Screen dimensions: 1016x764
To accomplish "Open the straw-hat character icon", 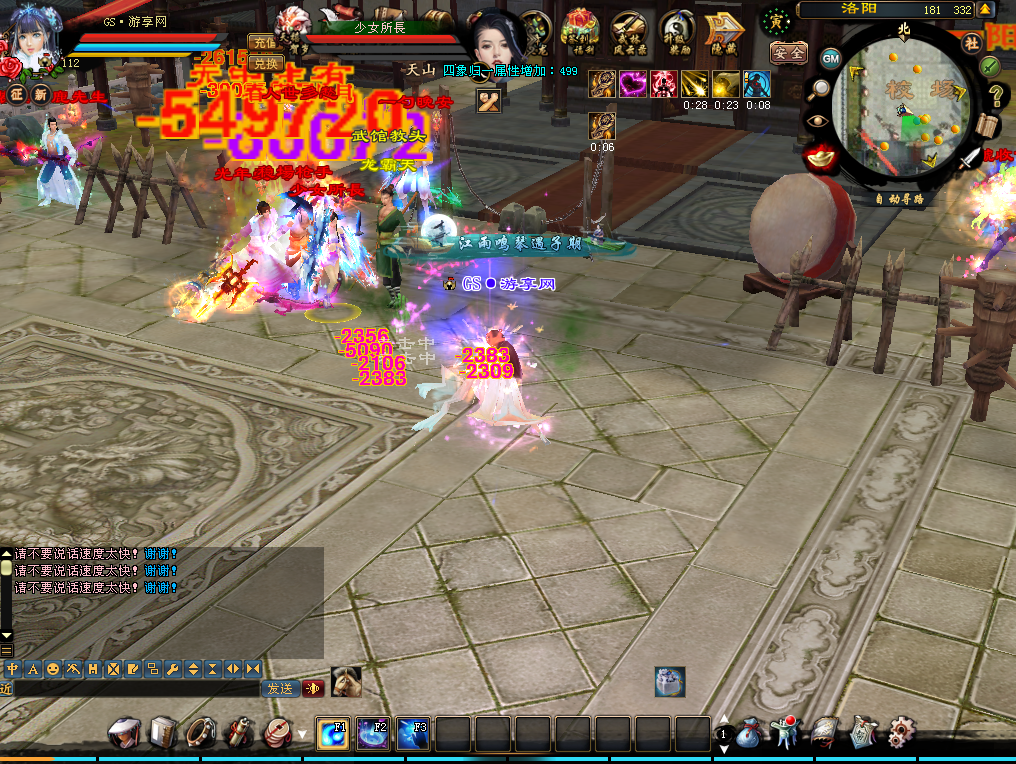I will [124, 733].
